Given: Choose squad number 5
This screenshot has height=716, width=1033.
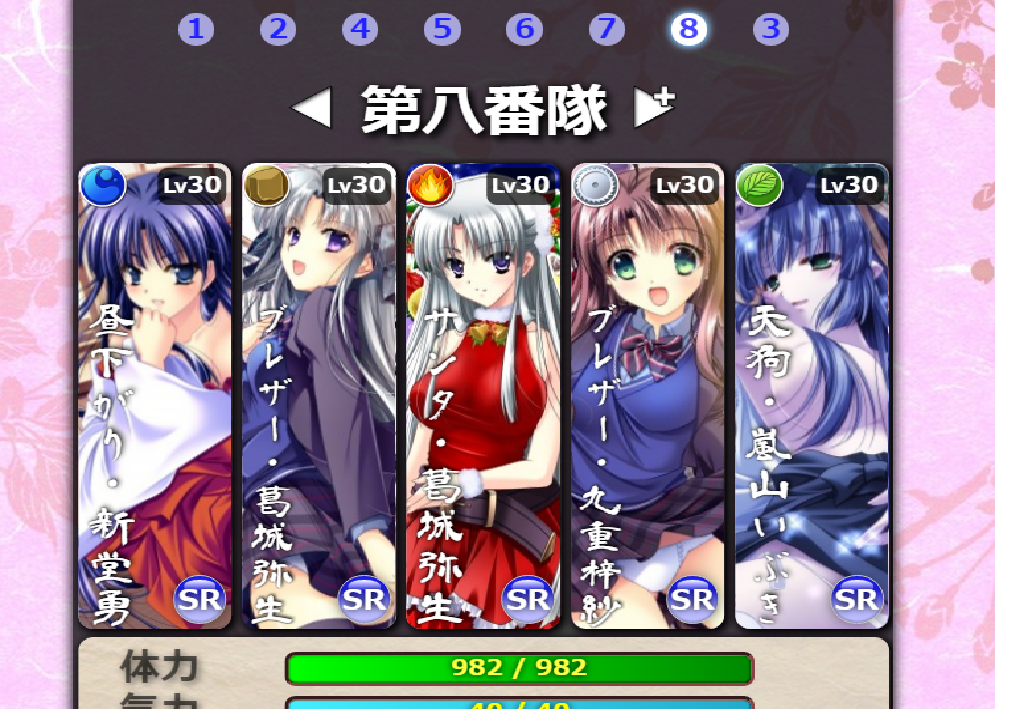Looking at the screenshot, I should coord(442,29).
